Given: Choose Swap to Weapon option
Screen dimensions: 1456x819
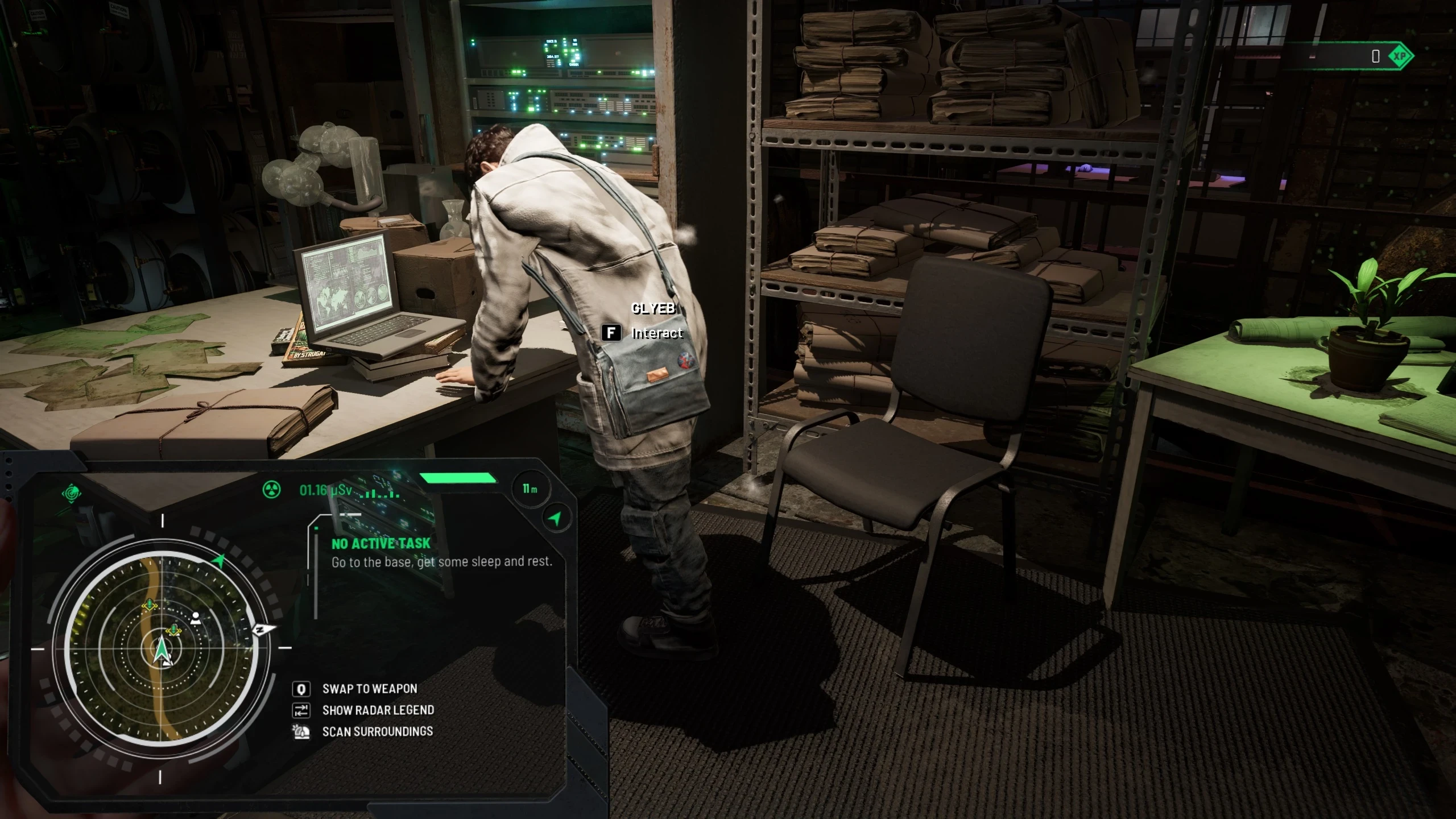Looking at the screenshot, I should [x=369, y=689].
